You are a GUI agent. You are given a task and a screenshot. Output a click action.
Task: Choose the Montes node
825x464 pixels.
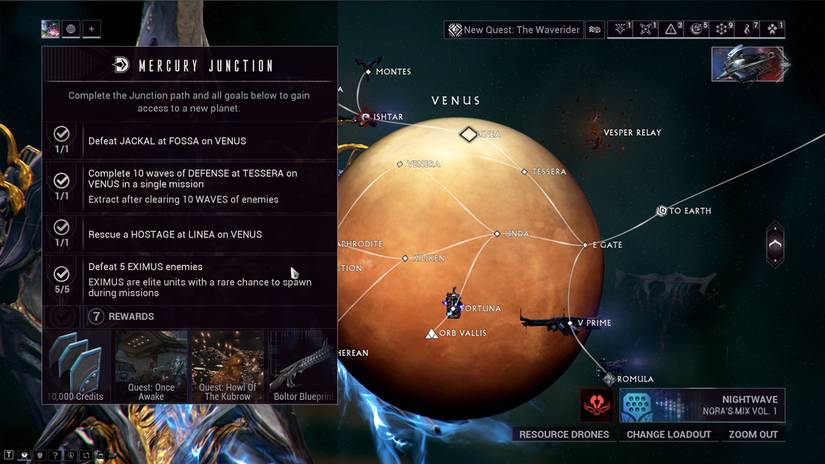click(x=368, y=72)
